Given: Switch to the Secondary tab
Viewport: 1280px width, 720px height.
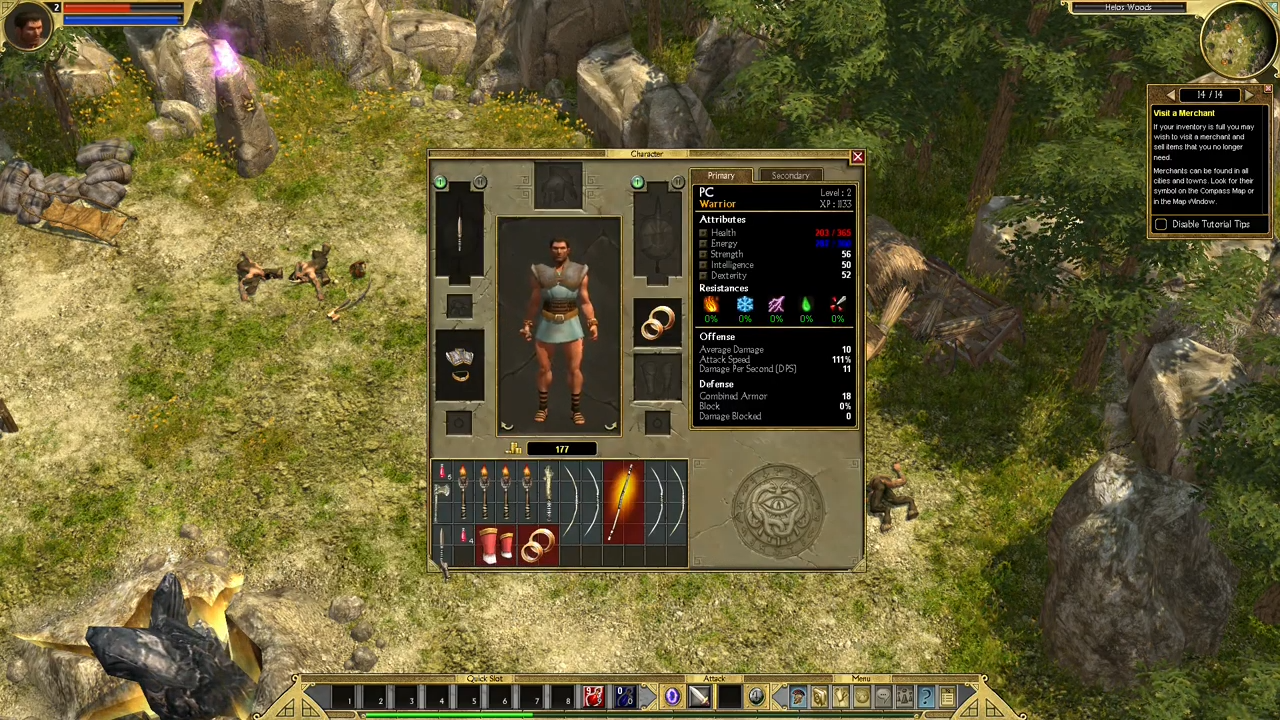Looking at the screenshot, I should pos(790,175).
